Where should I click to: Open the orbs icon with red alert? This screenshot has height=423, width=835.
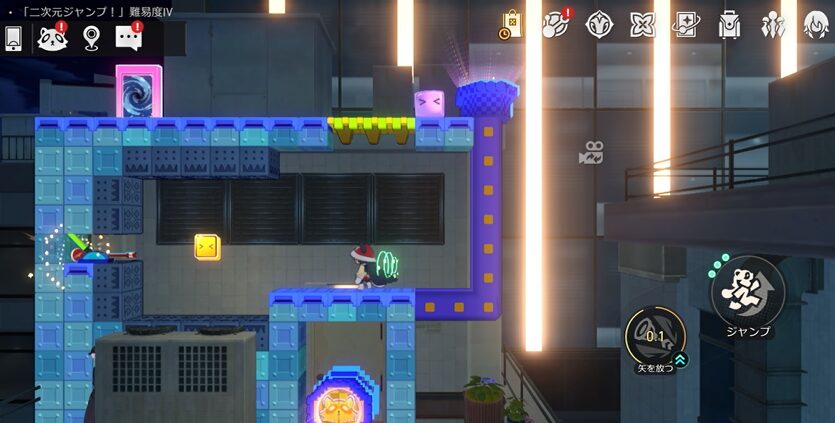click(555, 25)
